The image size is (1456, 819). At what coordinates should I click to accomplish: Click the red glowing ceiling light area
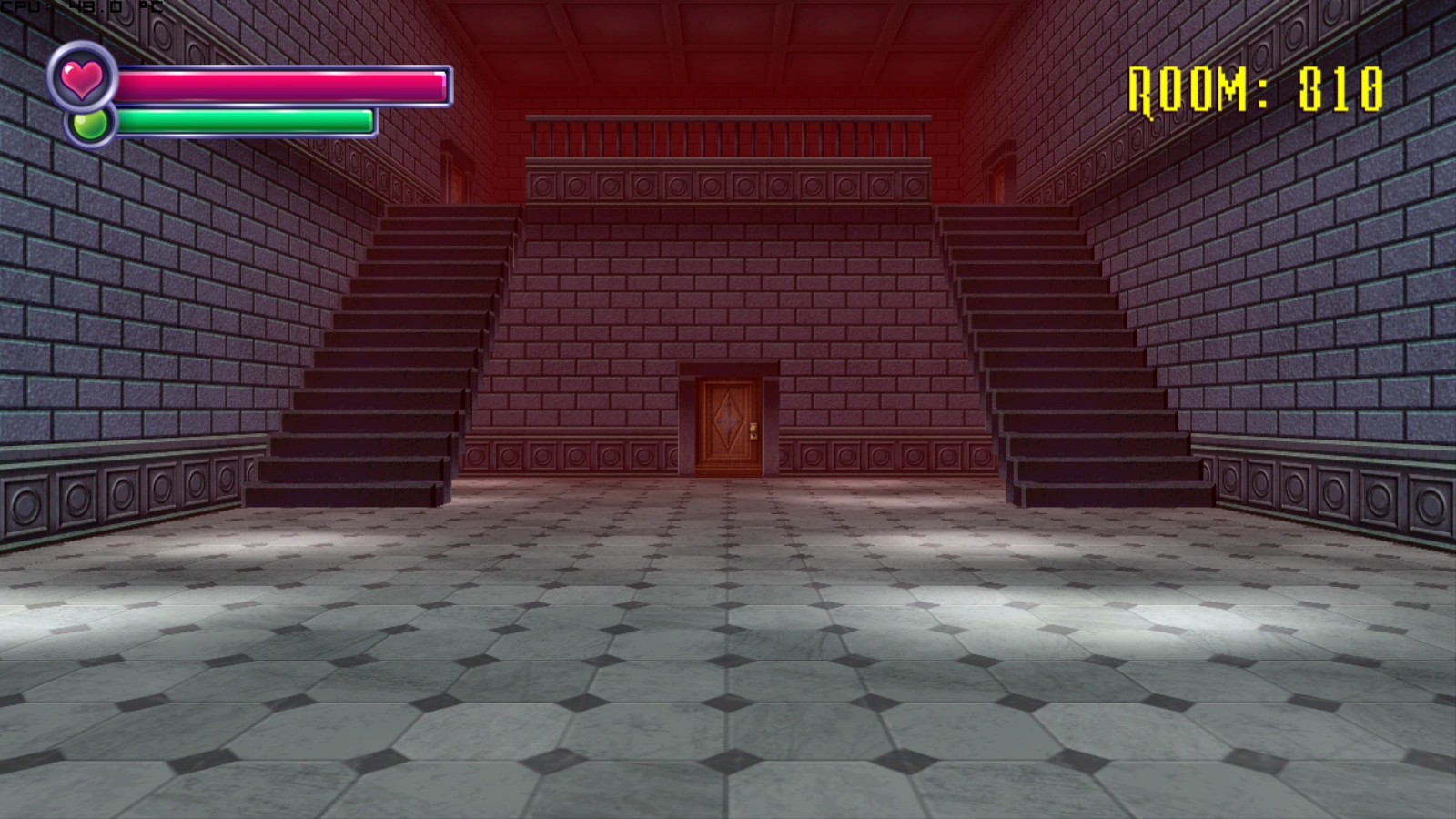point(728,55)
